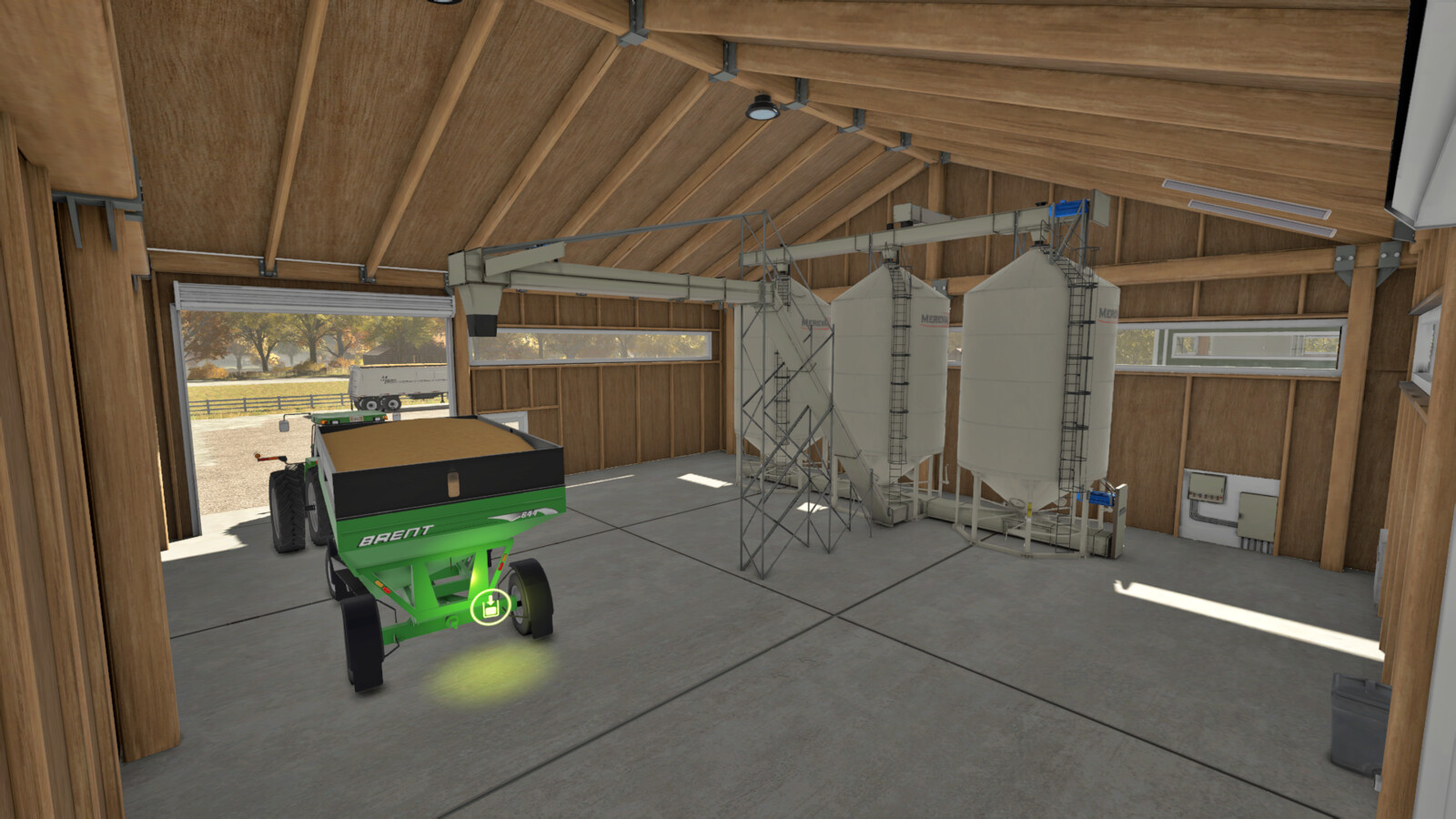Image resolution: width=1456 pixels, height=819 pixels.
Task: Select the blue control box near the silo base
Action: 1101,499
